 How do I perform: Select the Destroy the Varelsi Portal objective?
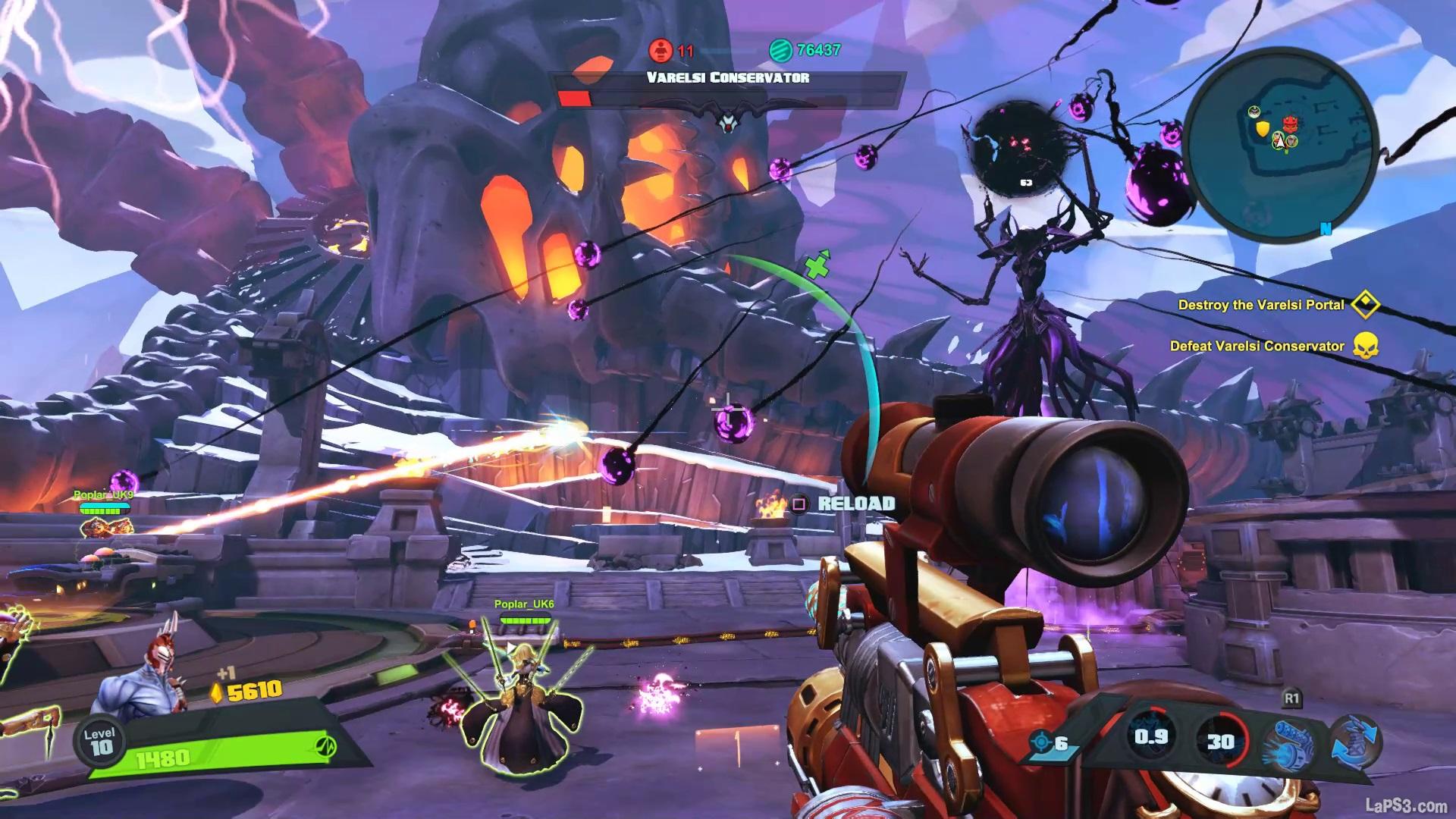(1260, 305)
